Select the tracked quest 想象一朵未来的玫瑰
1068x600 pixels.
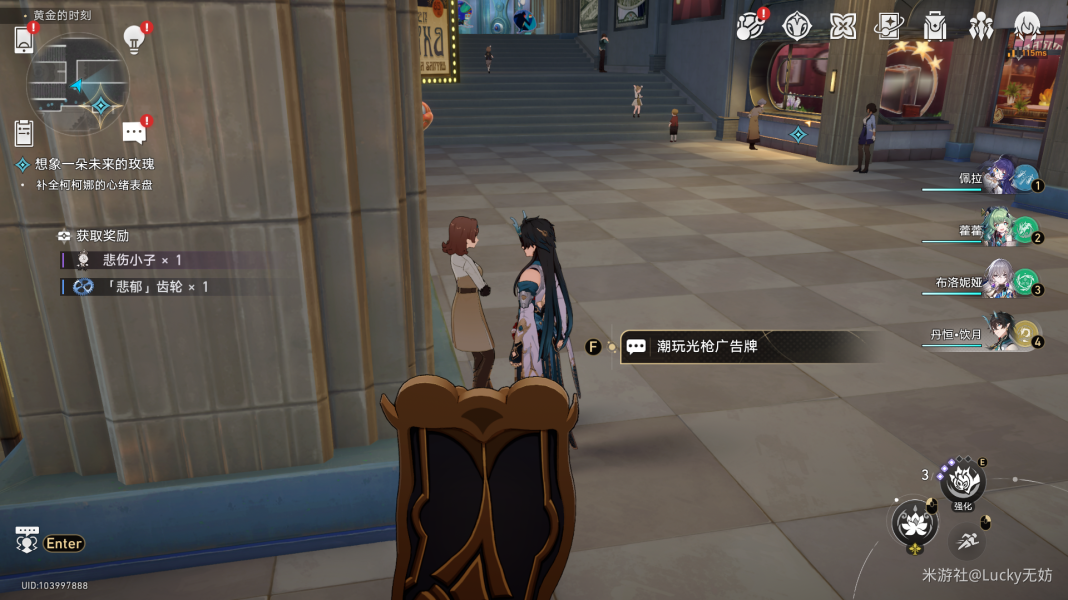95,164
